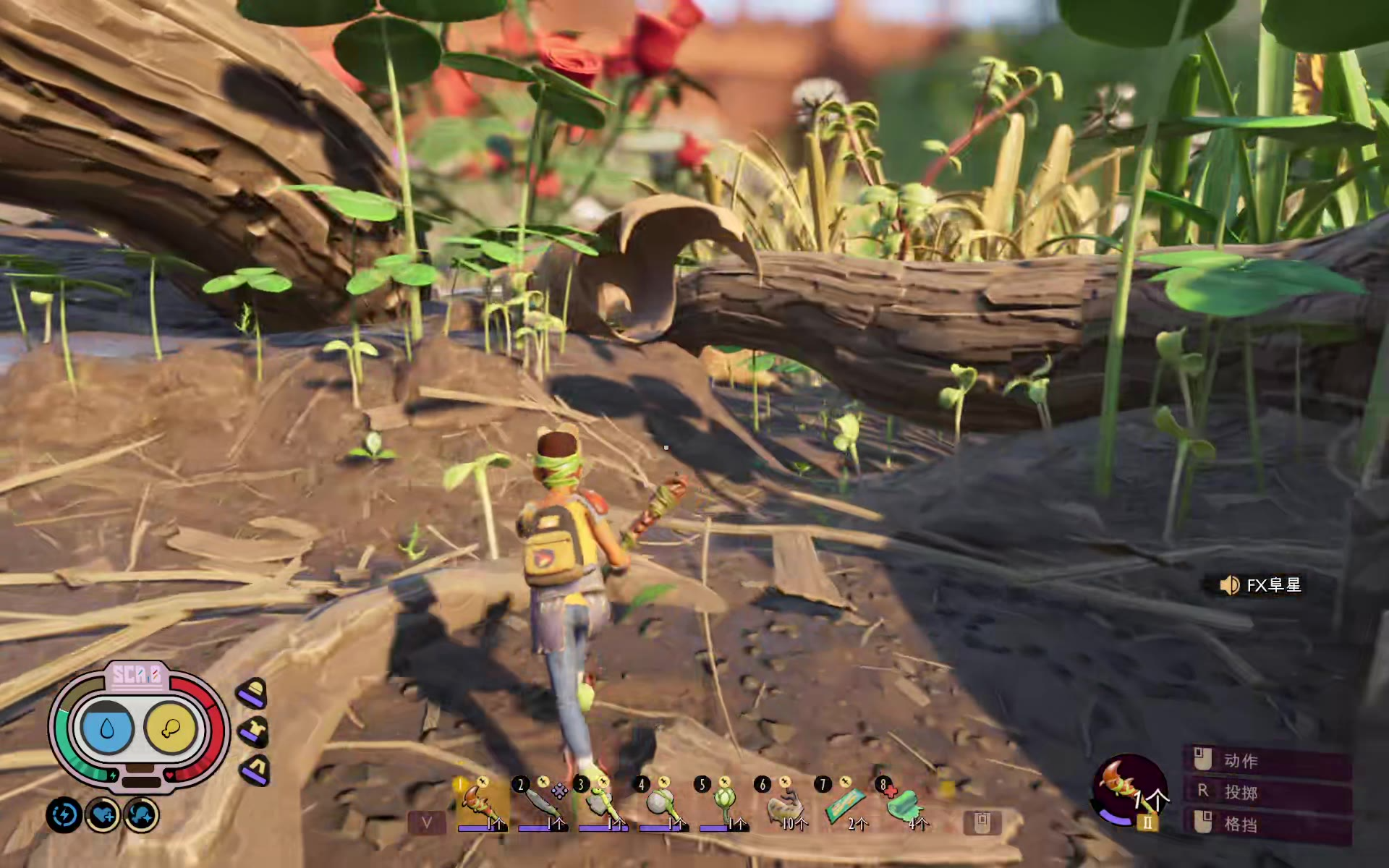Click the helmet armor durability icon

click(x=252, y=694)
